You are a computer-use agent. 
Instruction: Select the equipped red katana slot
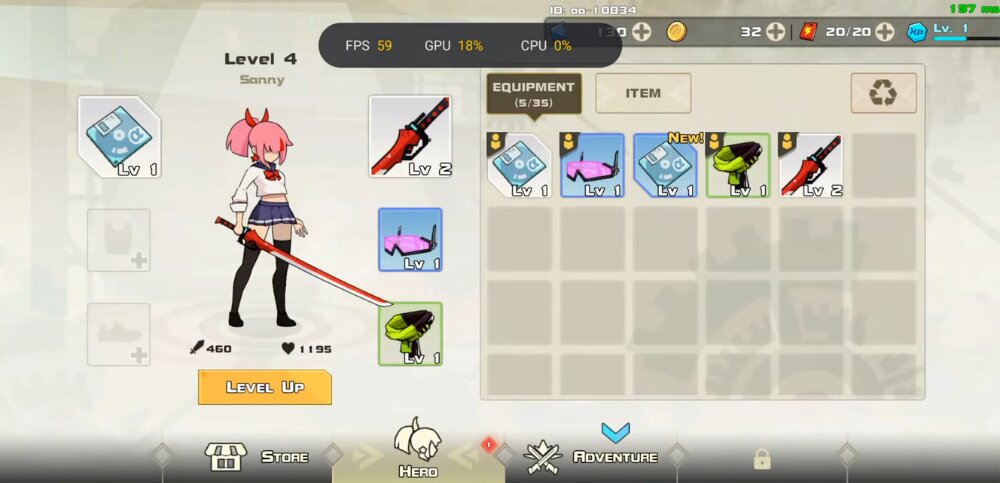click(x=410, y=137)
